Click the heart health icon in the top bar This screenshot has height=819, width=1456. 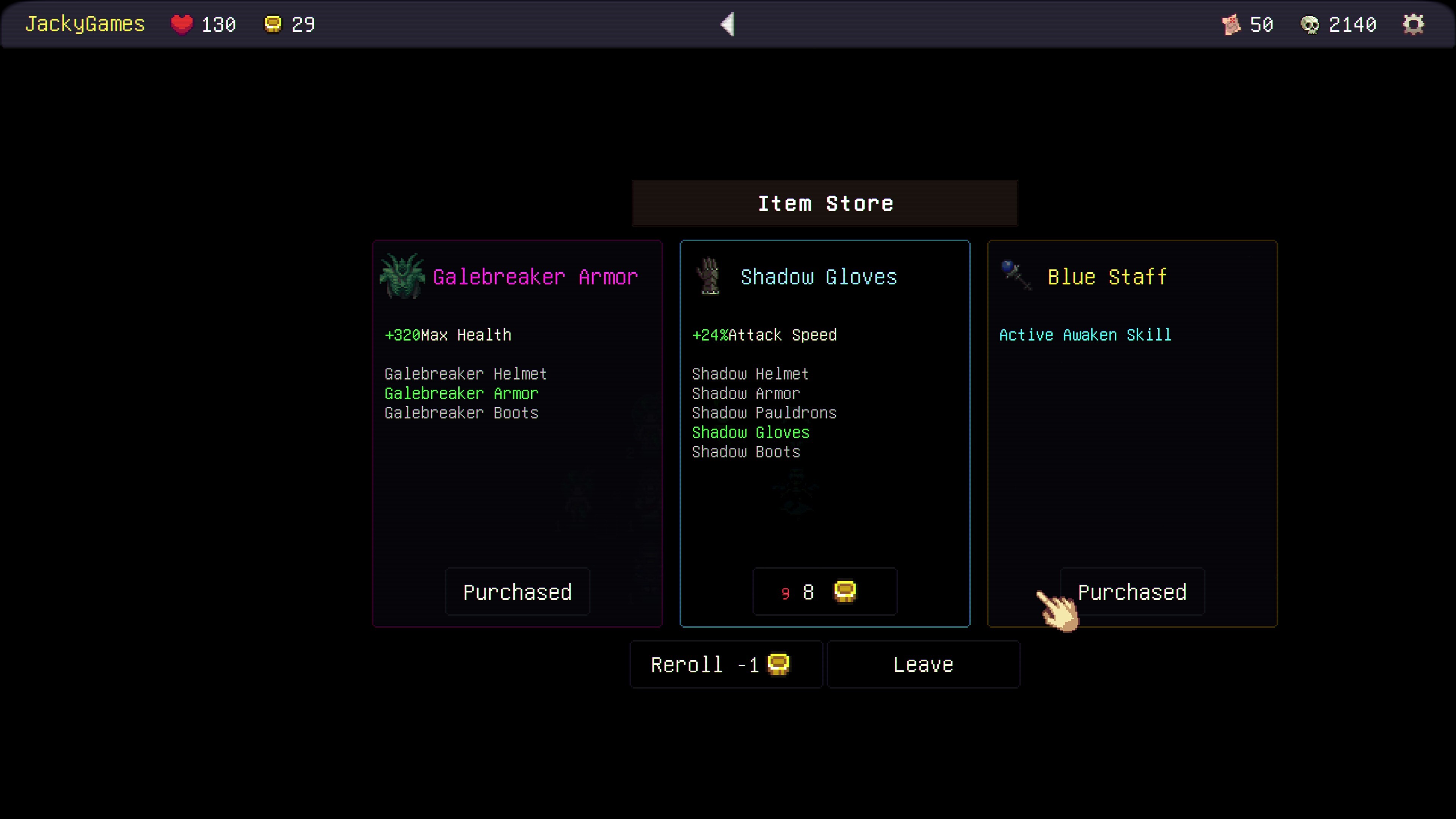[x=182, y=24]
